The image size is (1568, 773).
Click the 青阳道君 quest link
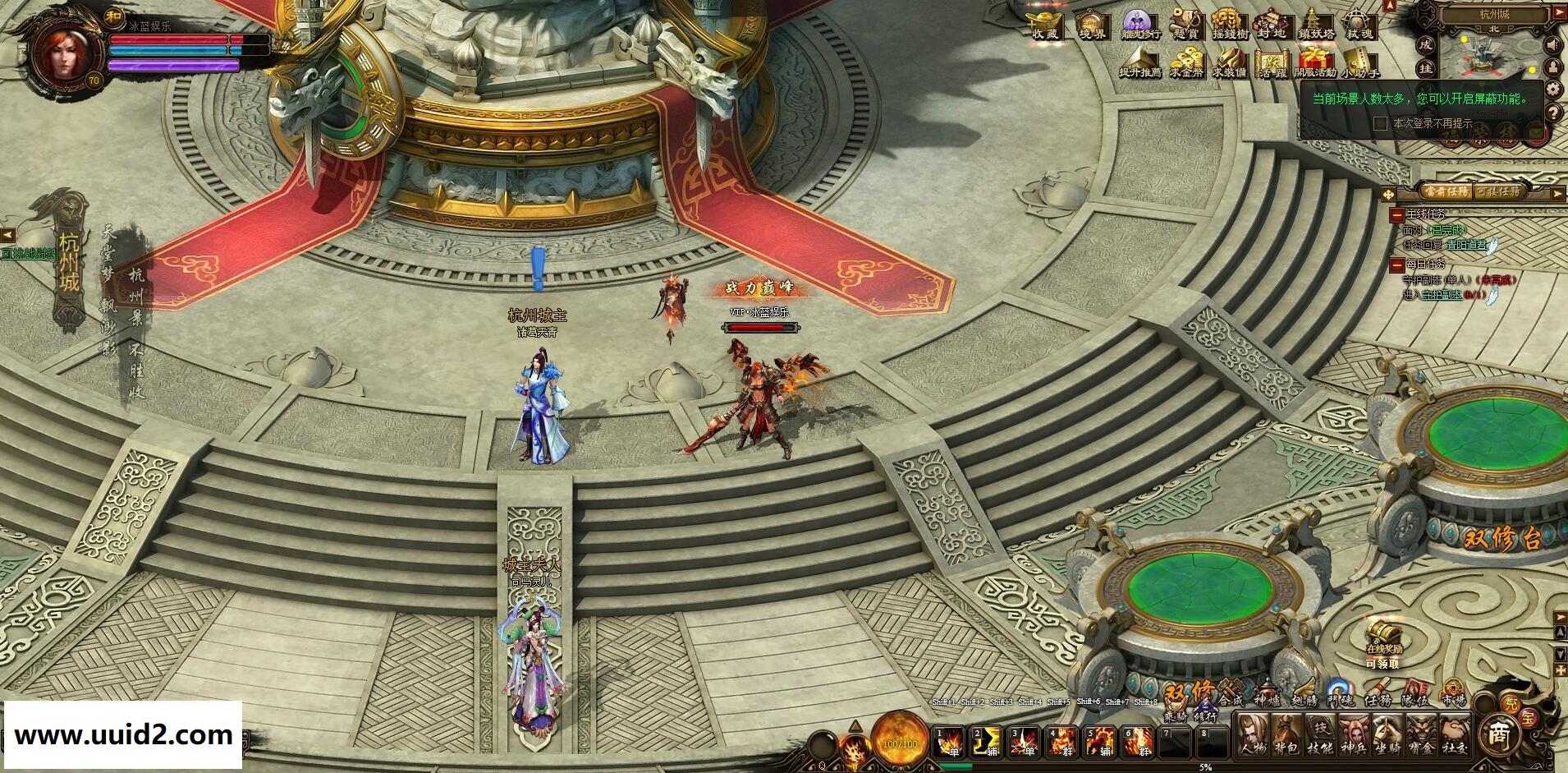point(1465,244)
